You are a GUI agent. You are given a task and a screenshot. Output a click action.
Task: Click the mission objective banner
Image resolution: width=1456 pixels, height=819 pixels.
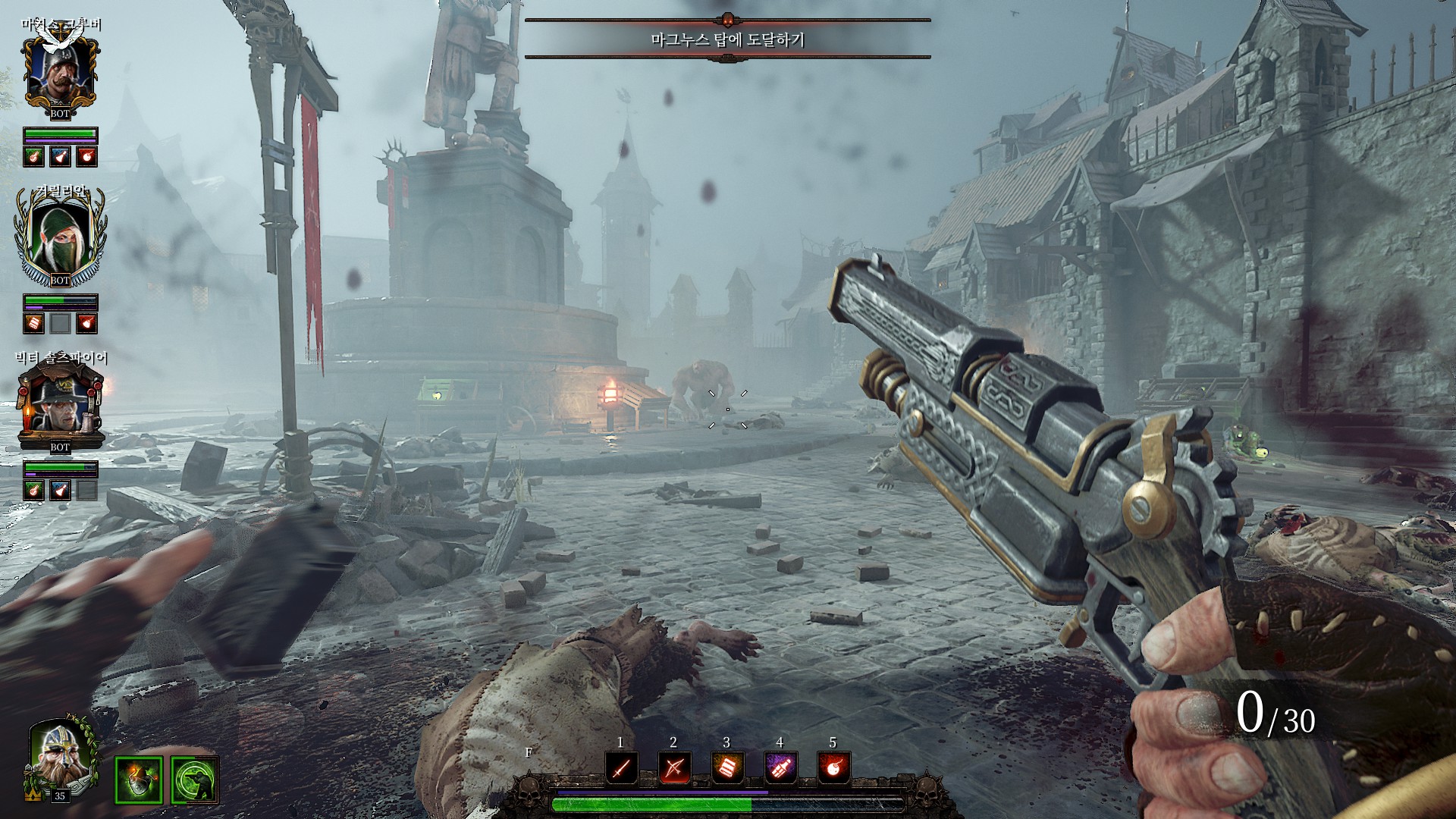click(727, 39)
